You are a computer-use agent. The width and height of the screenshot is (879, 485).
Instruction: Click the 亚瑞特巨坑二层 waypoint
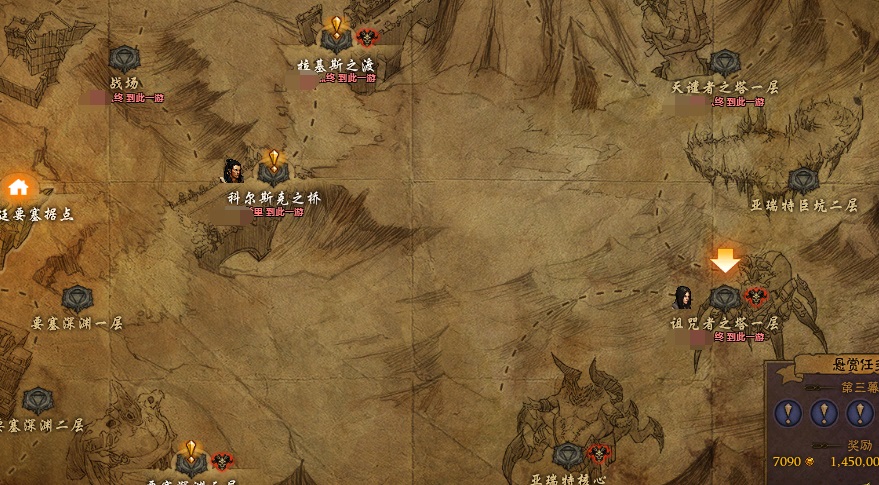803,181
